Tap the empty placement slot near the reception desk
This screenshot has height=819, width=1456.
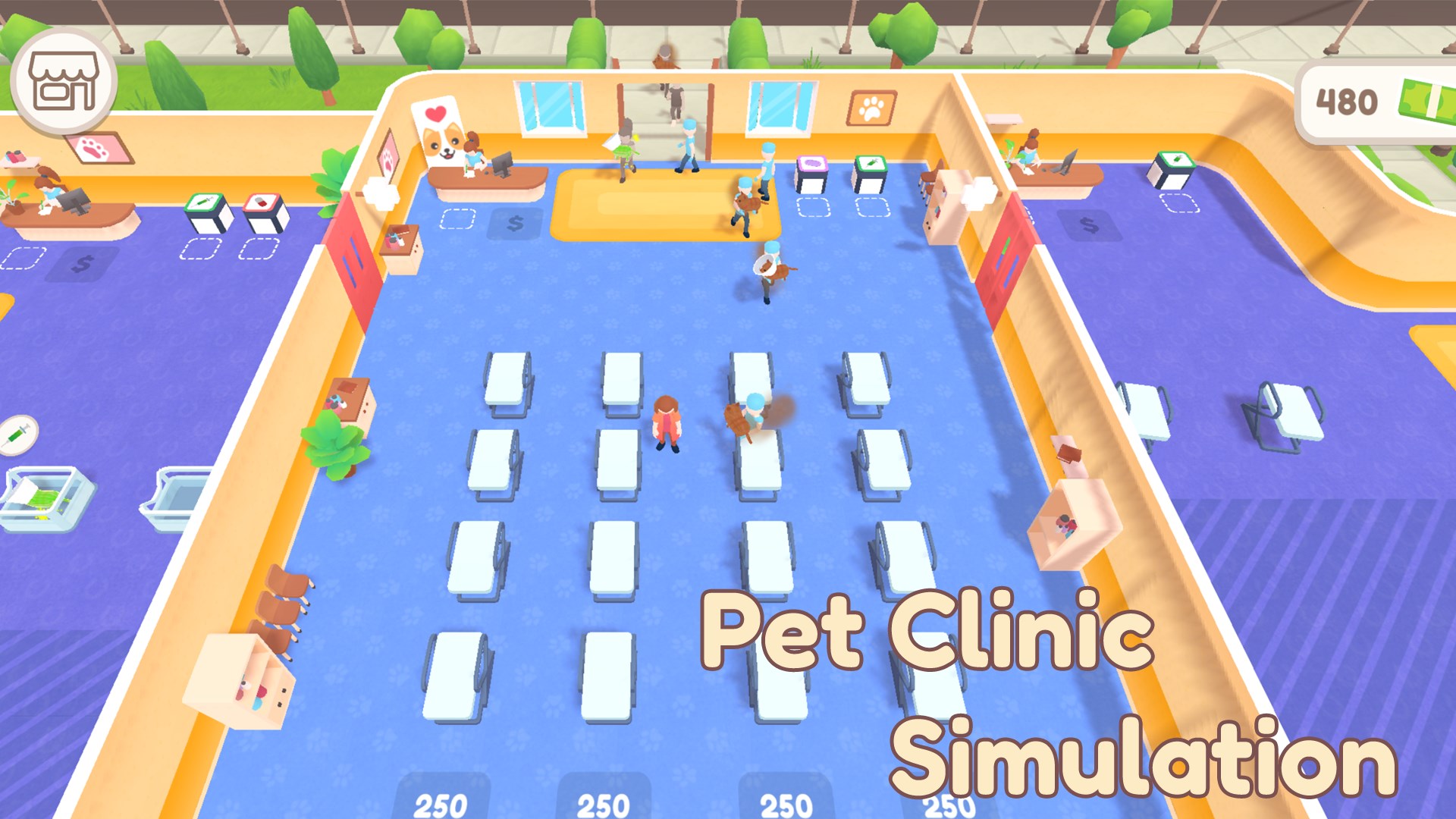tap(458, 219)
